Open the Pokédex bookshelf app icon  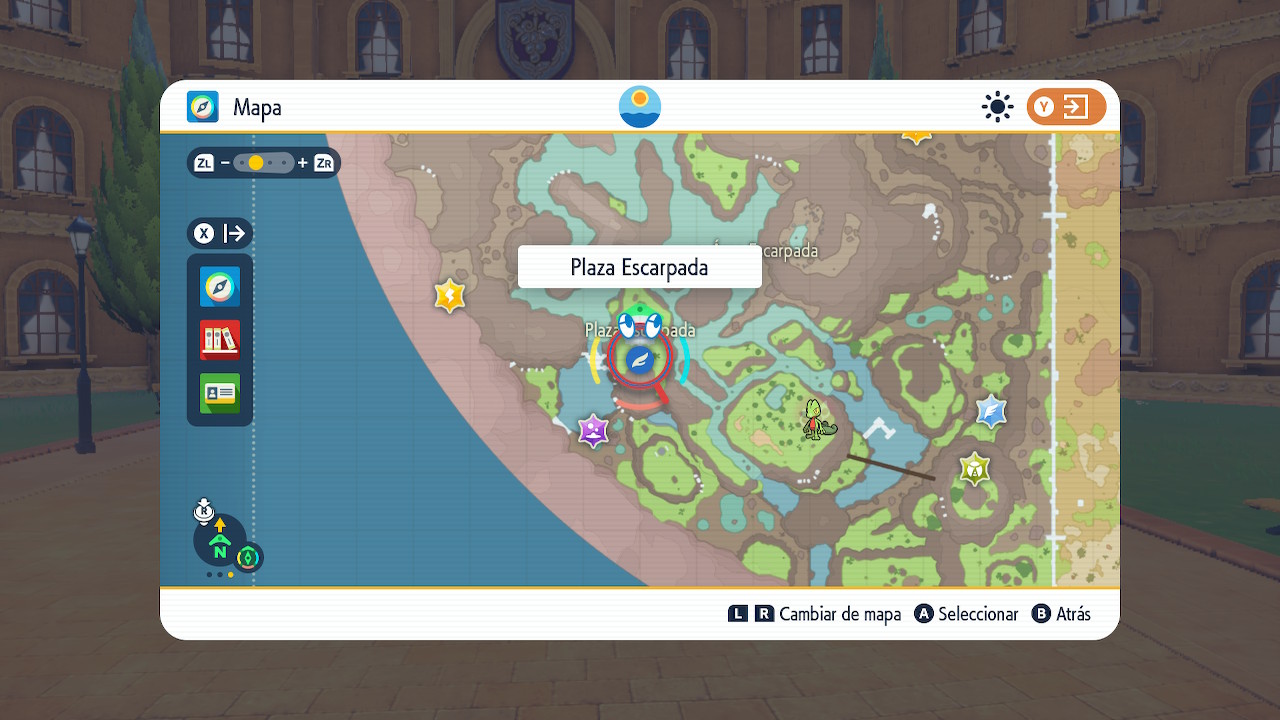[x=220, y=340]
